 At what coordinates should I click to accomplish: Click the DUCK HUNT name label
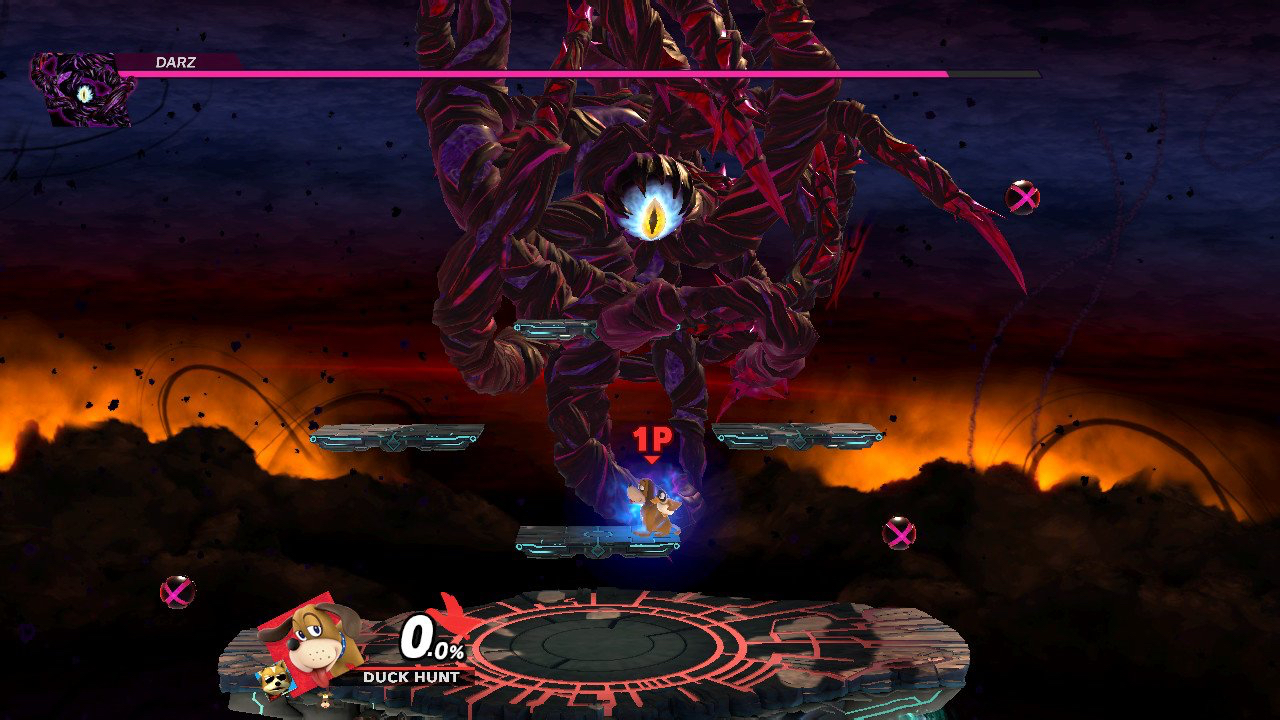413,675
